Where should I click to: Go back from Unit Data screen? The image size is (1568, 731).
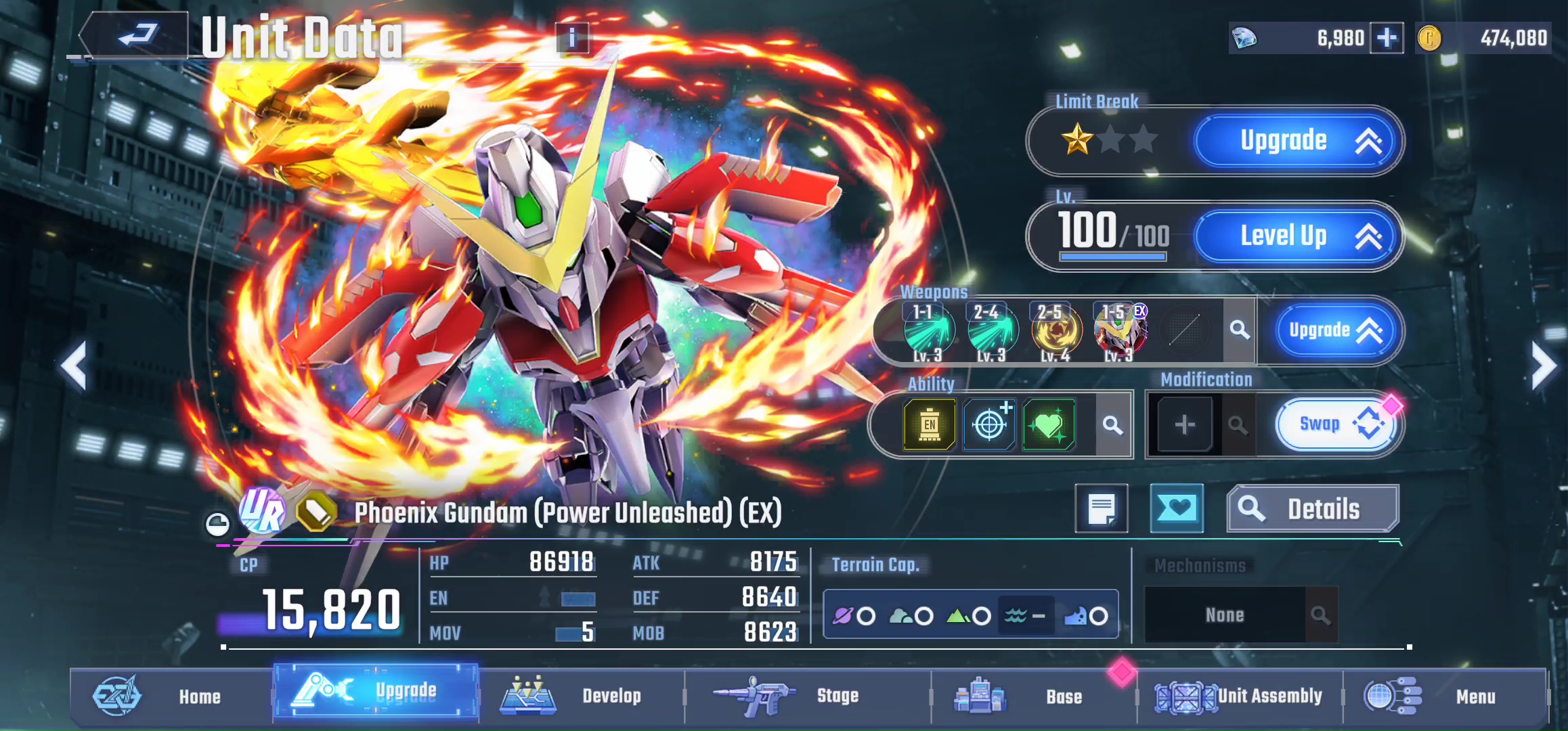(x=135, y=35)
